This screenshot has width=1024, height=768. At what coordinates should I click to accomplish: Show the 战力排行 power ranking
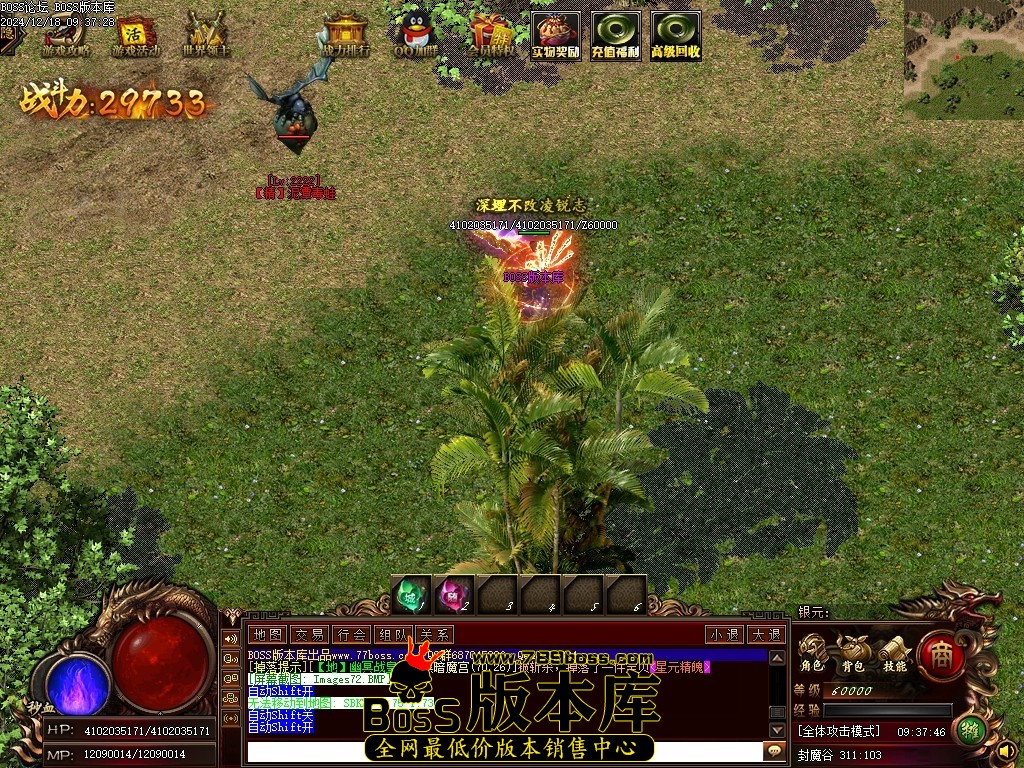[345, 34]
